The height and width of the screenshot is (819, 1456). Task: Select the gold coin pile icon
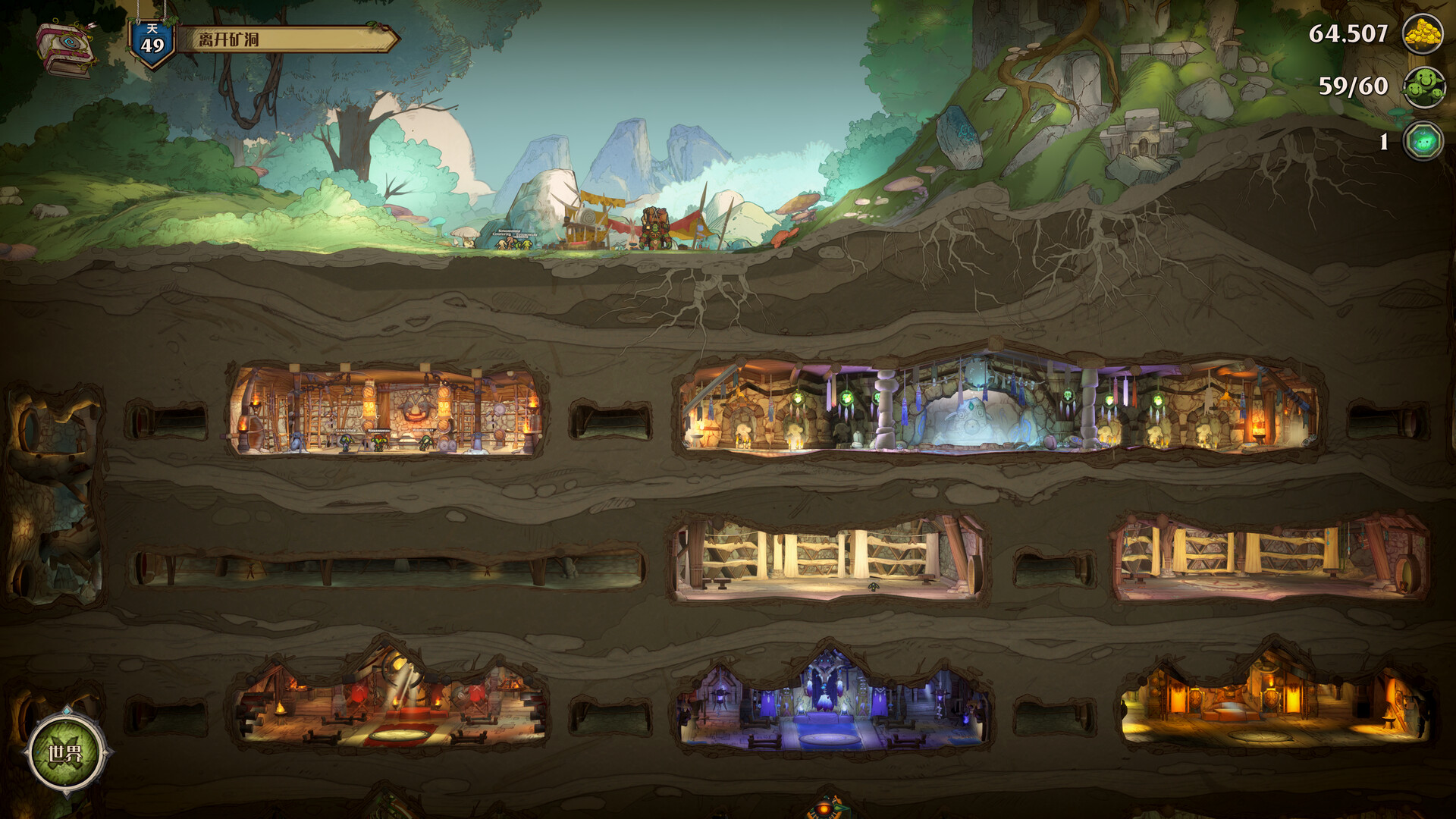click(x=1422, y=34)
